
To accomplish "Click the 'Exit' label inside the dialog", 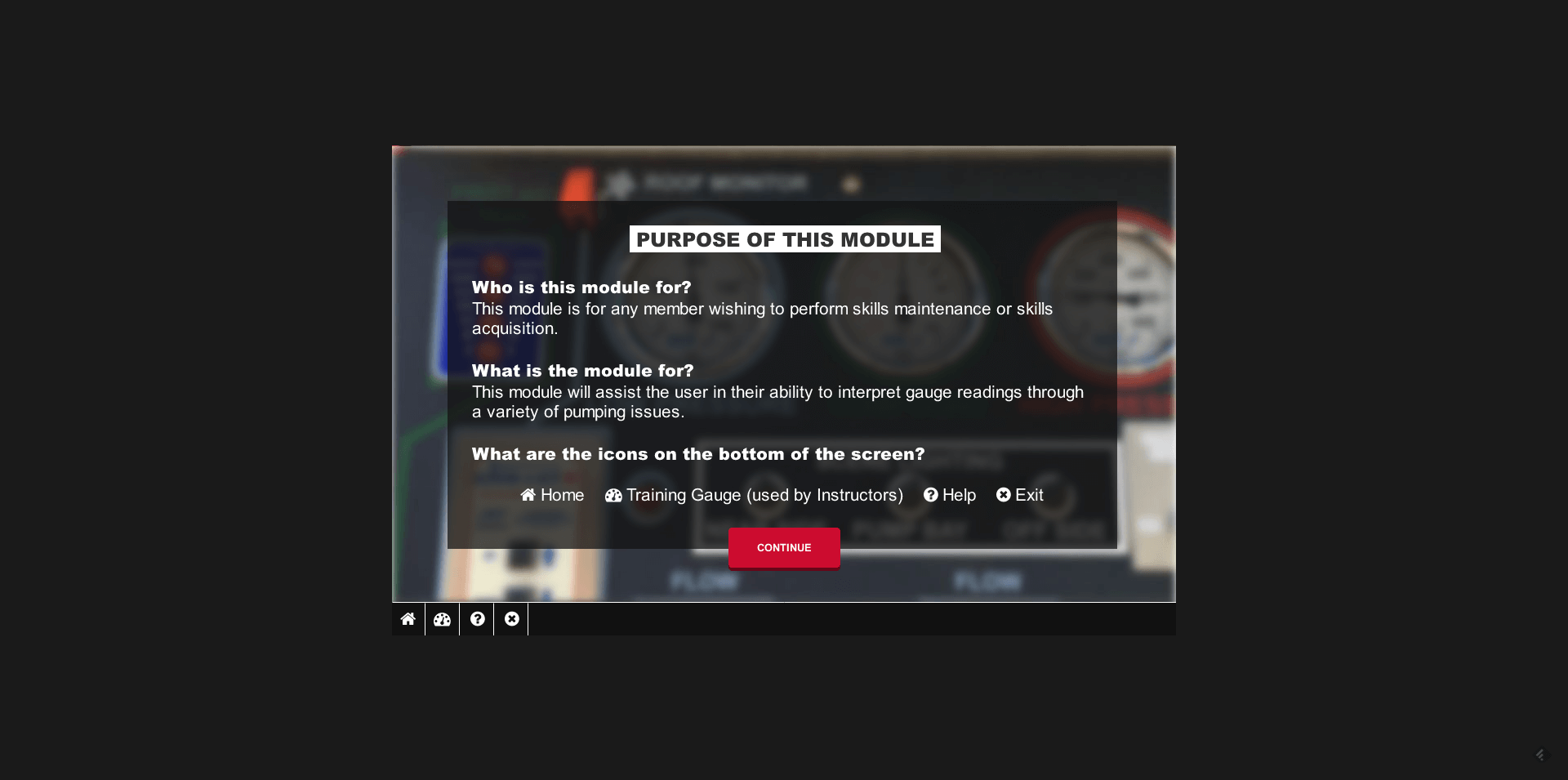I will pyautogui.click(x=1030, y=495).
